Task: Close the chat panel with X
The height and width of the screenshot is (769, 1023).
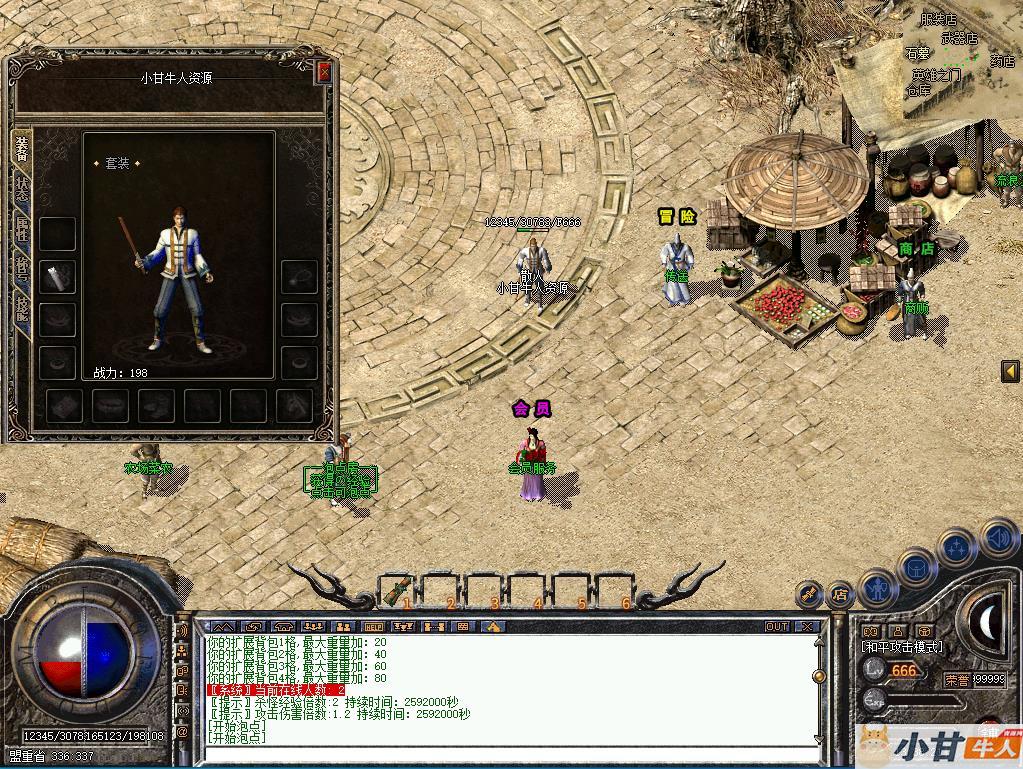Action: pyautogui.click(x=807, y=627)
